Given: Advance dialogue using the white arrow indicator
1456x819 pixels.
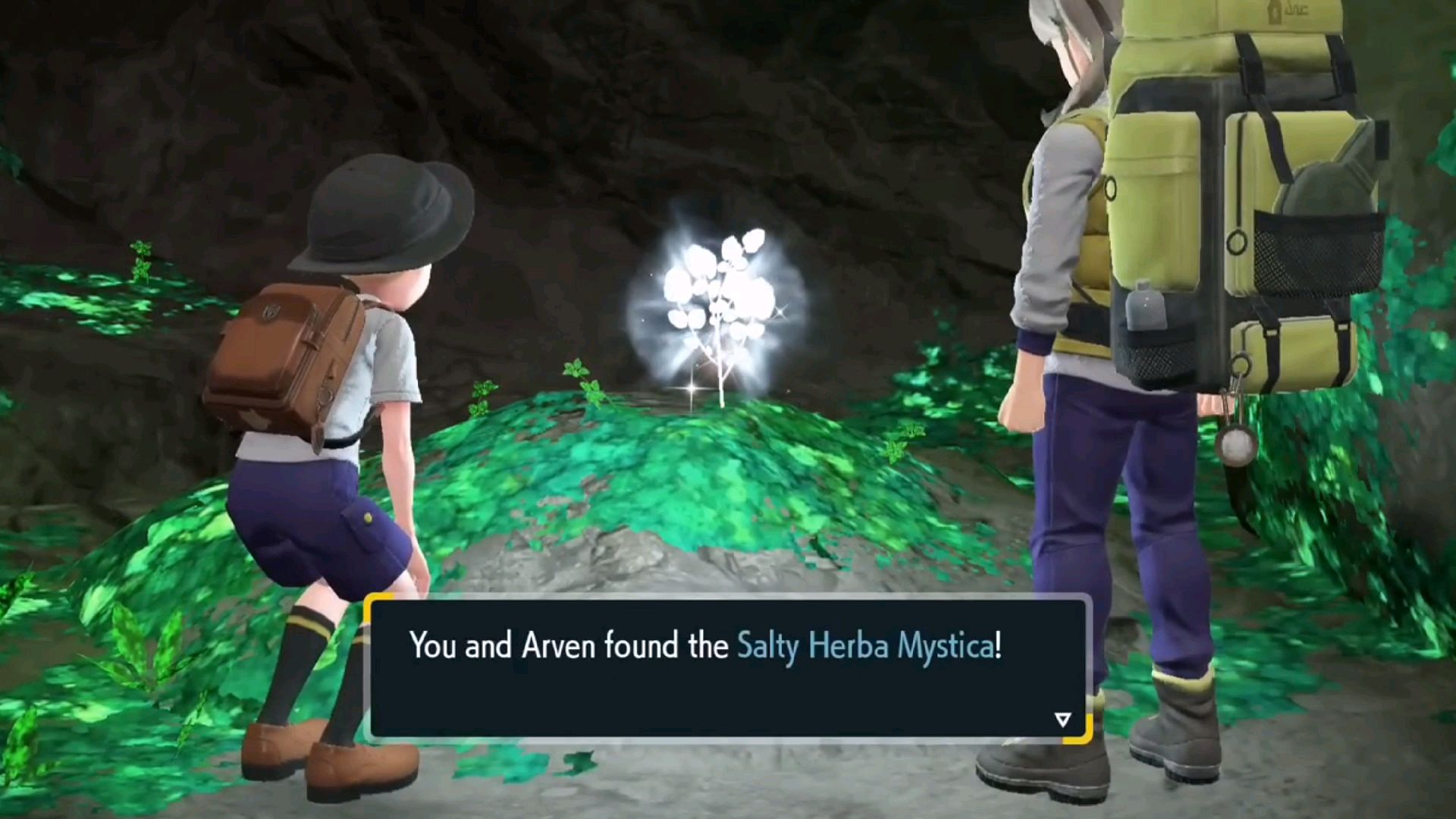Looking at the screenshot, I should pos(1062,719).
